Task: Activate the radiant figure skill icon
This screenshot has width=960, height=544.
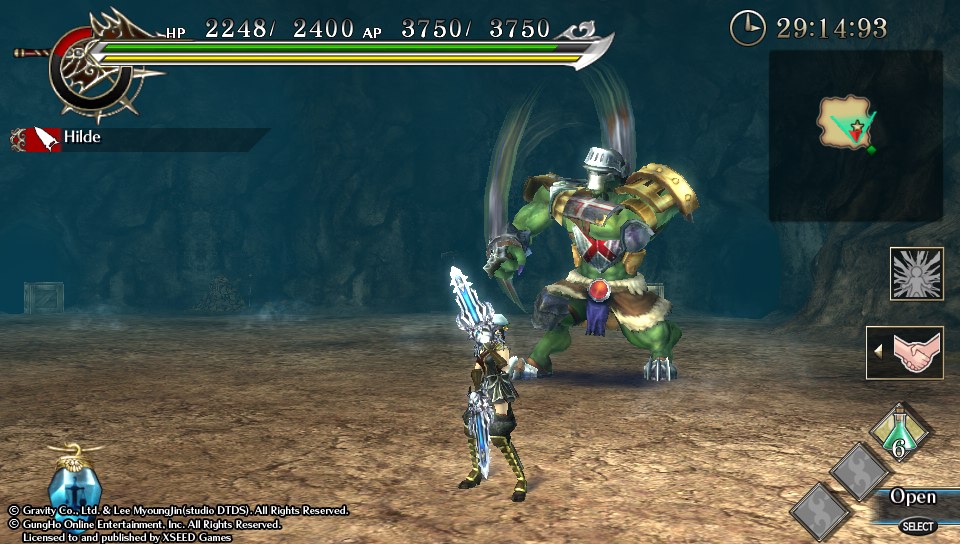Action: click(x=916, y=273)
